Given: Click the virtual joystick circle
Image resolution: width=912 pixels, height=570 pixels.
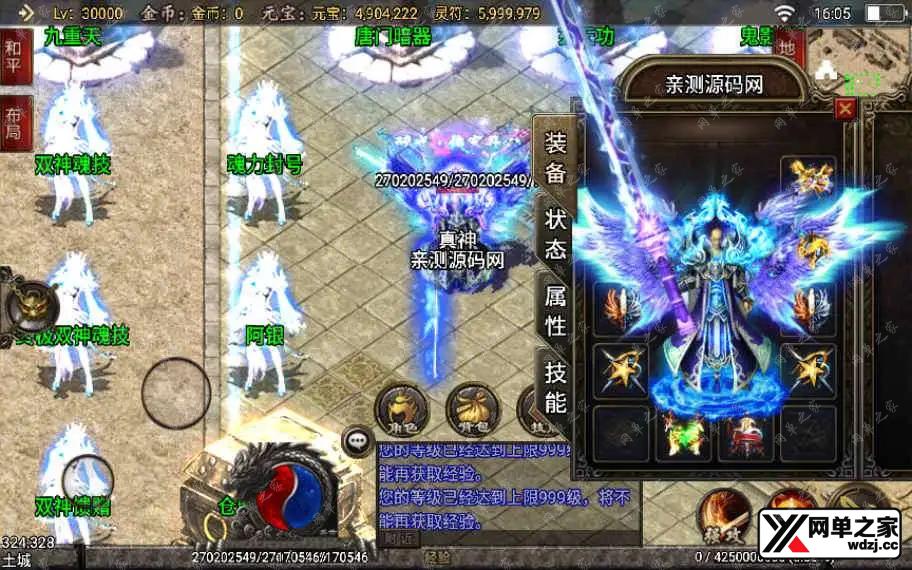Looking at the screenshot, I should [176, 393].
